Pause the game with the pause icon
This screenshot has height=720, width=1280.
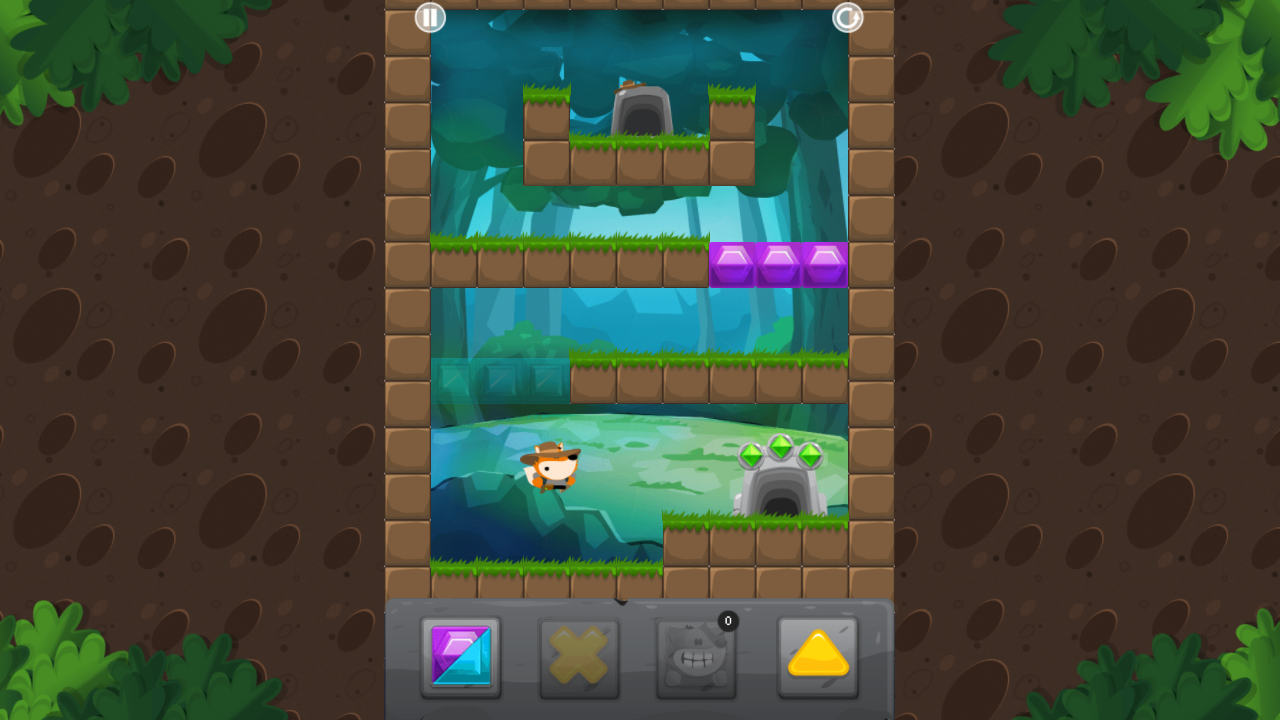click(x=430, y=18)
